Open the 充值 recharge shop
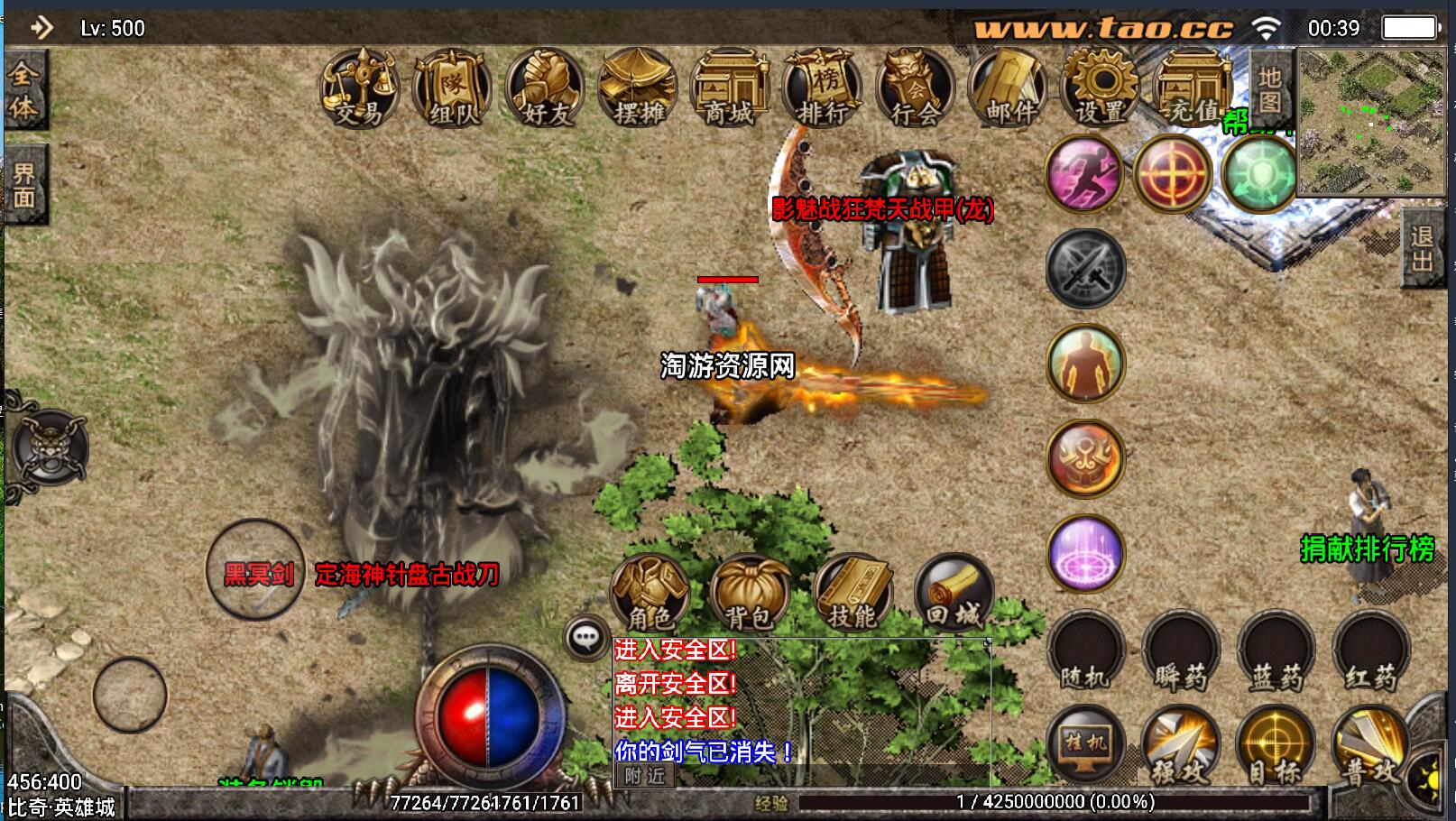Viewport: 1456px width, 821px height. [1193, 89]
